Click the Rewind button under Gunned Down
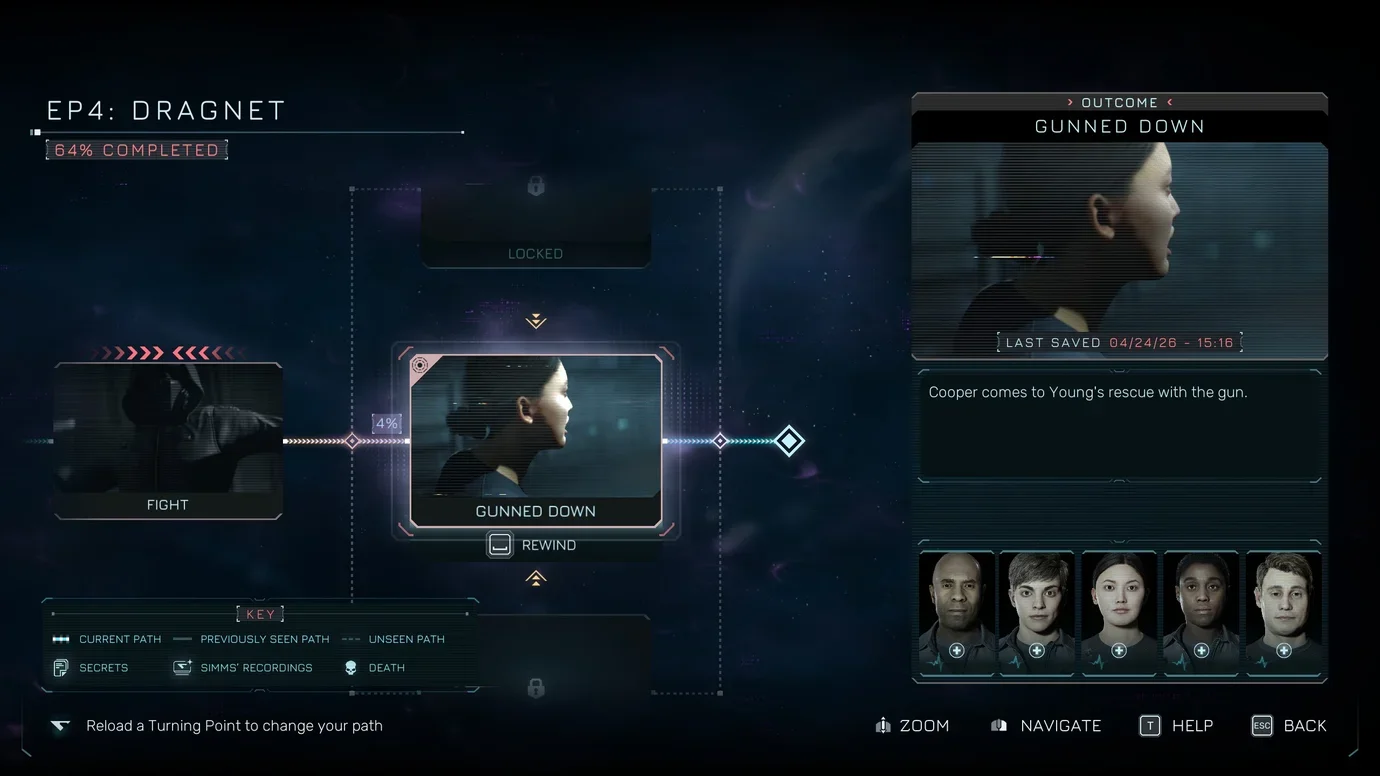Screen dimensions: 1380x776 coord(532,545)
